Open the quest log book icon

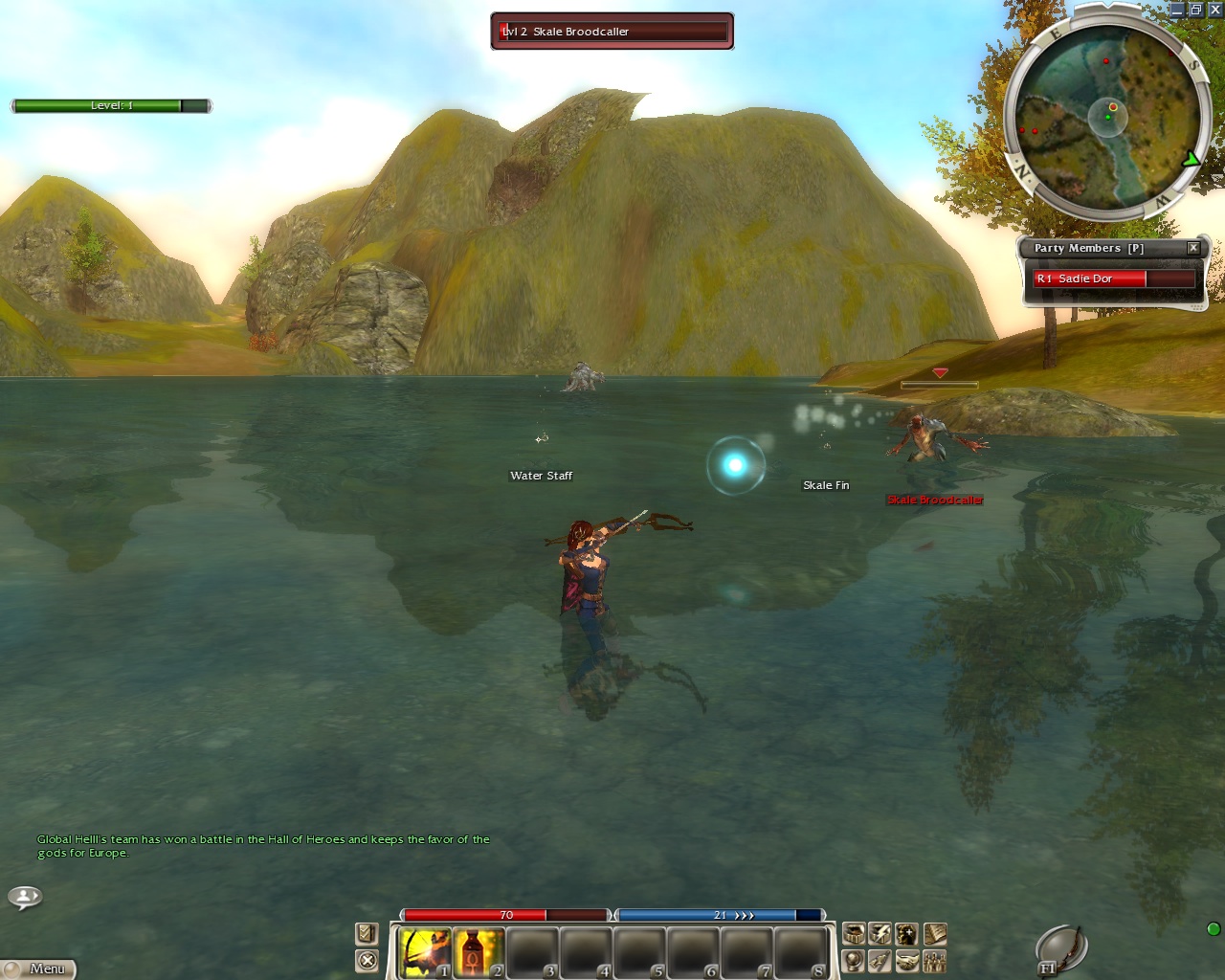tap(935, 933)
